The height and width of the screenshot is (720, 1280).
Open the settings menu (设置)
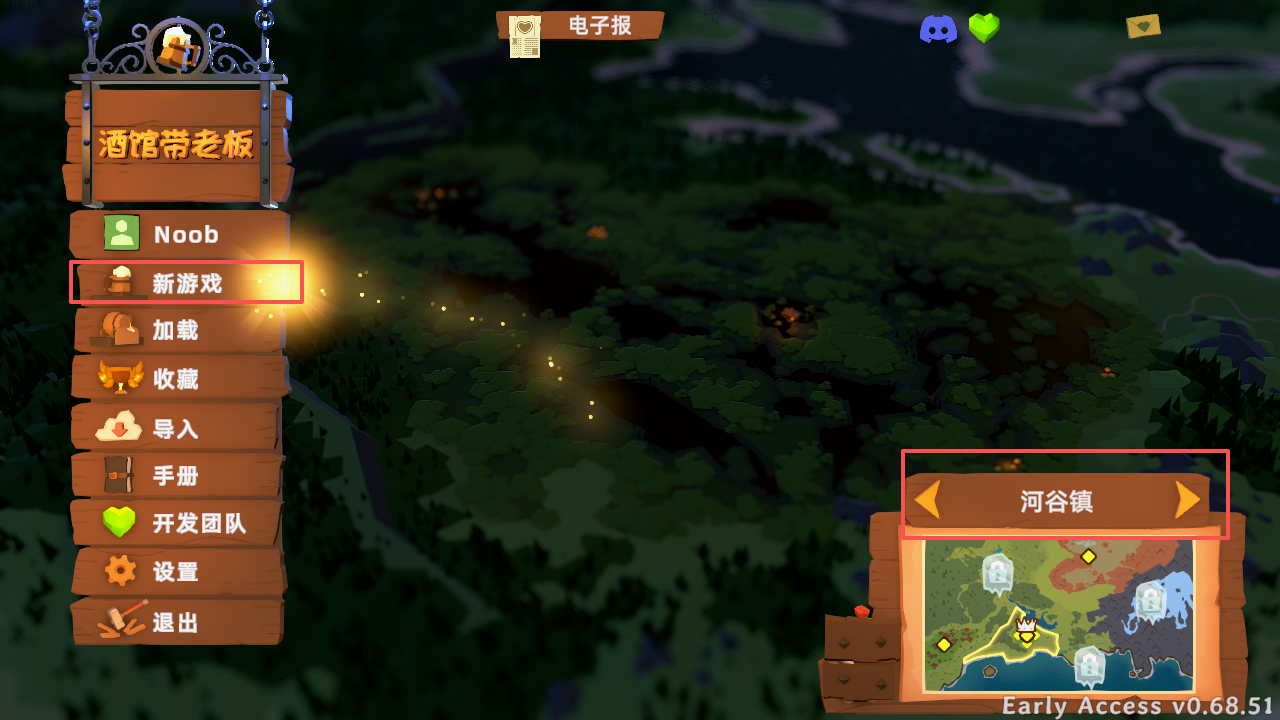(x=176, y=572)
